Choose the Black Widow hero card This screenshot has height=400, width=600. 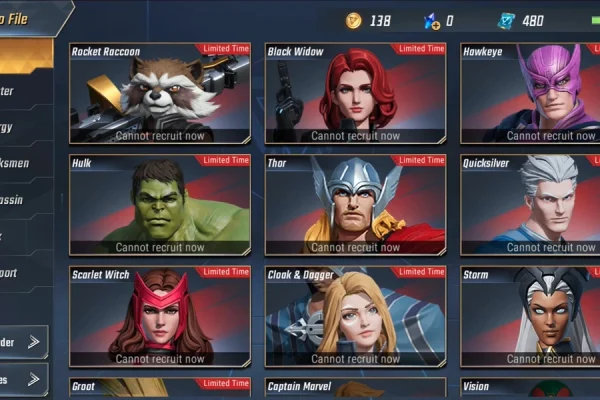355,93
